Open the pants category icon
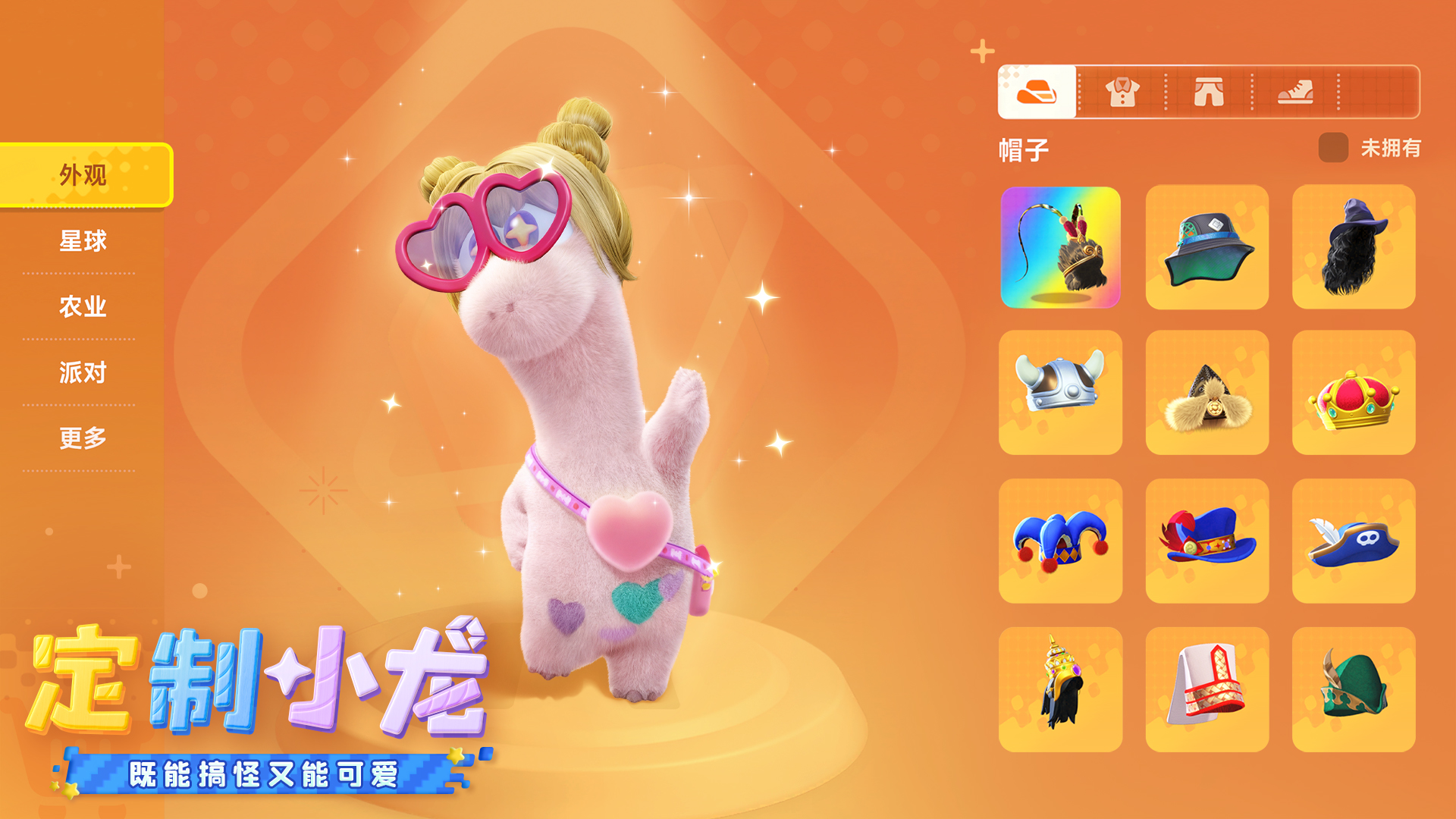 coord(1208,93)
